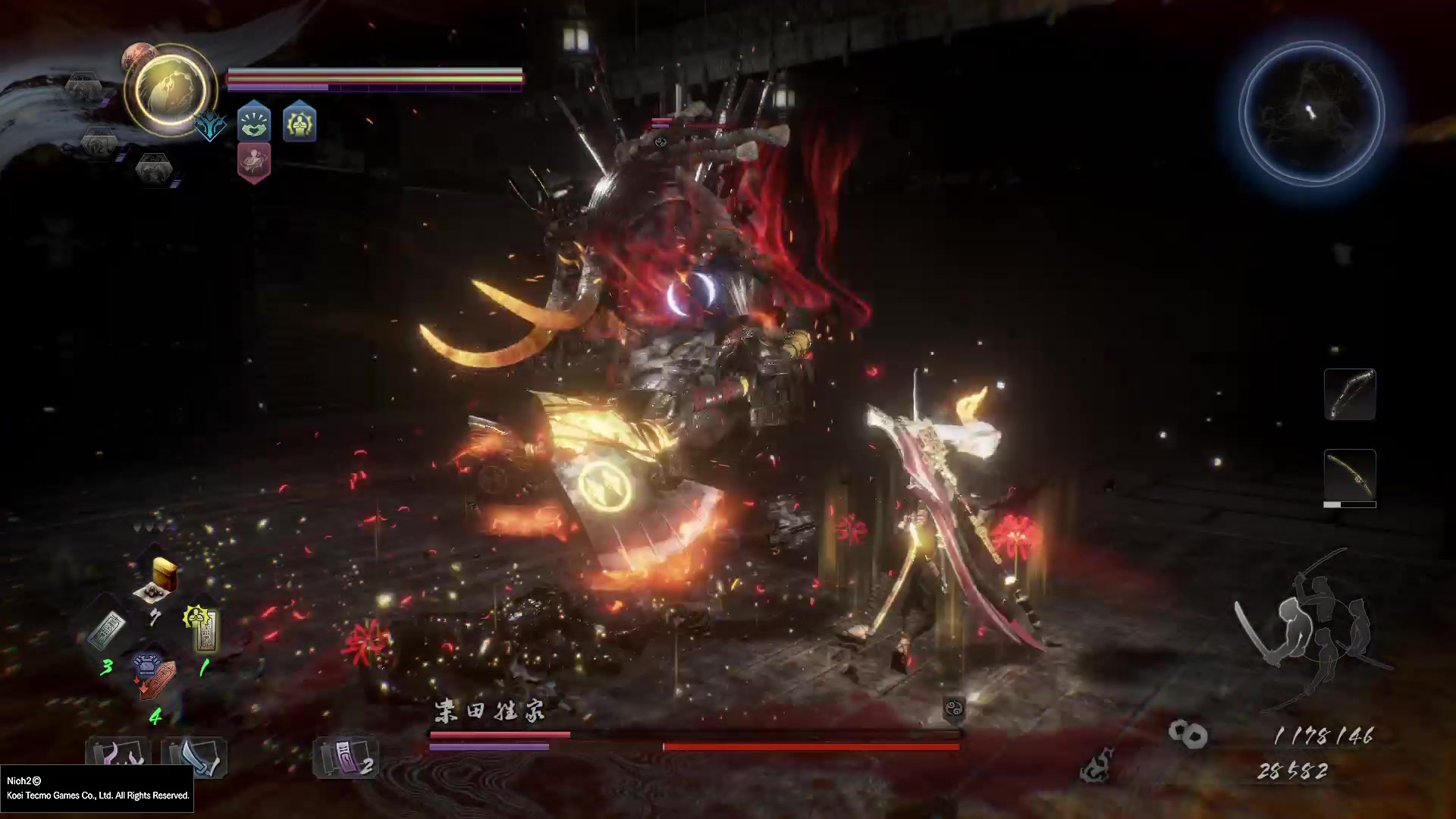
Task: Choose the lower ranged weapon slot
Action: pyautogui.click(x=1349, y=476)
